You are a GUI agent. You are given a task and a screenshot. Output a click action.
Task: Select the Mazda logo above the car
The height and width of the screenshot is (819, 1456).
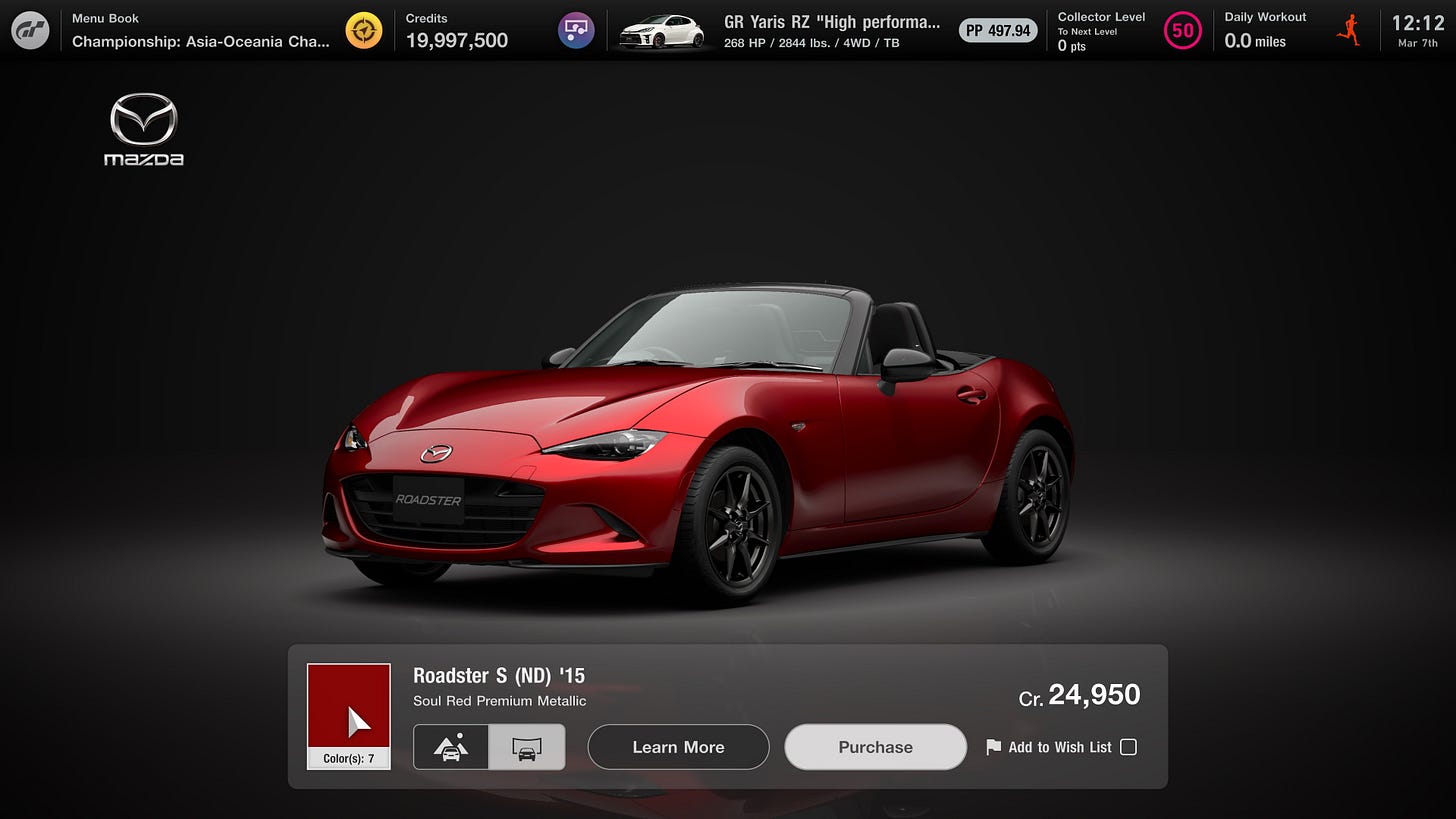pyautogui.click(x=143, y=128)
